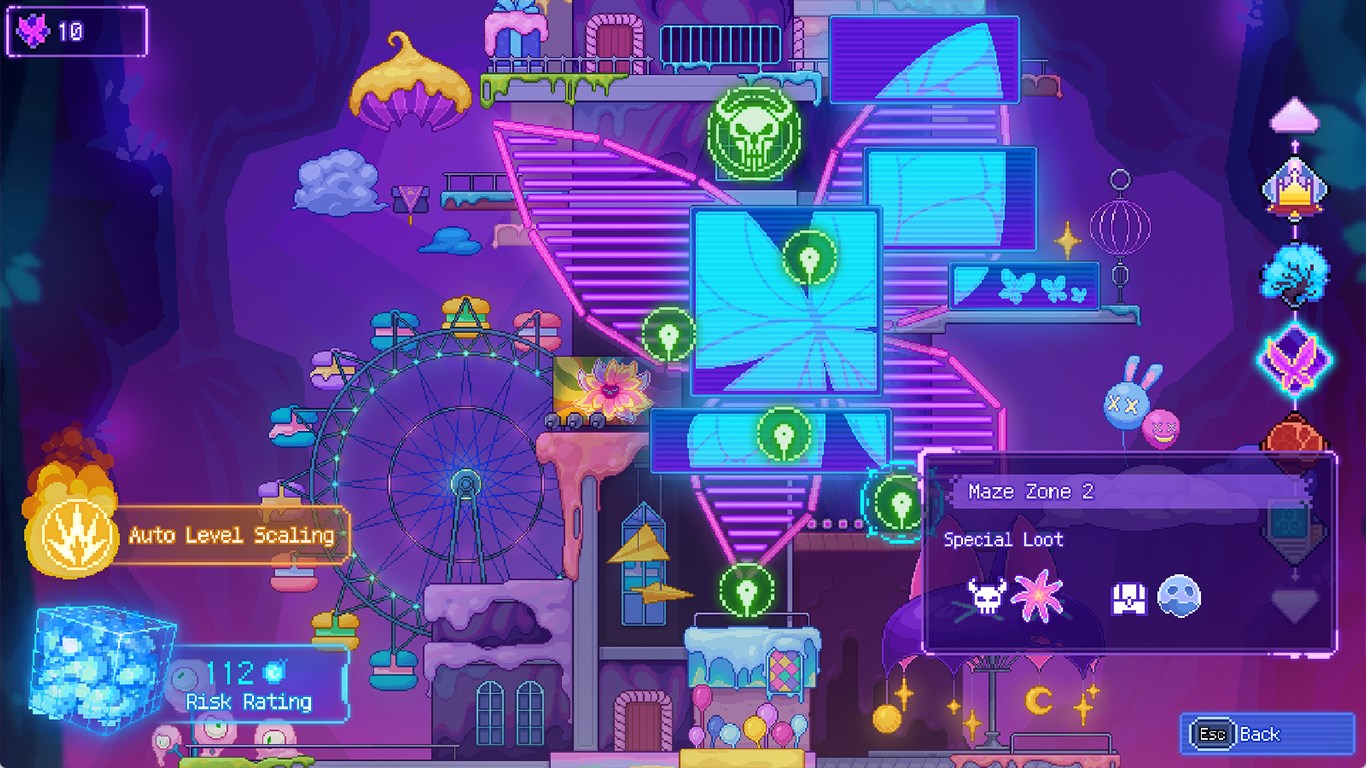The height and width of the screenshot is (768, 1366).
Task: Choose the golden castle area icon
Action: coord(1296,190)
